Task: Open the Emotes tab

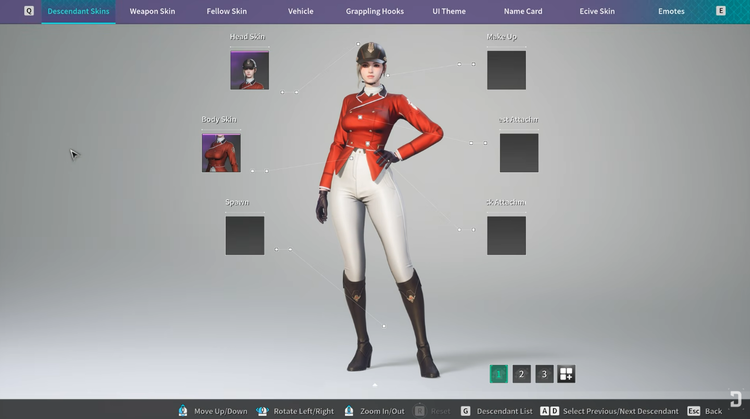Action: (x=671, y=11)
